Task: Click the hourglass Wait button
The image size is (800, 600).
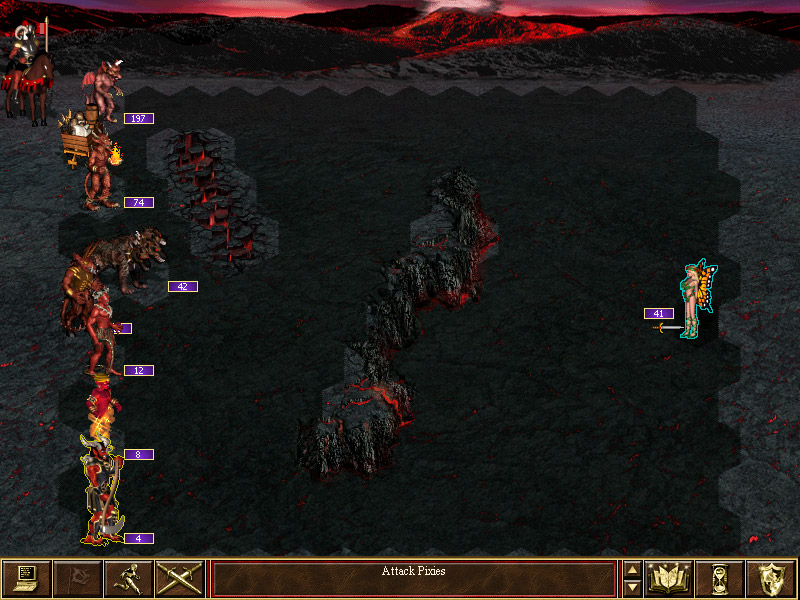Action: 719,578
